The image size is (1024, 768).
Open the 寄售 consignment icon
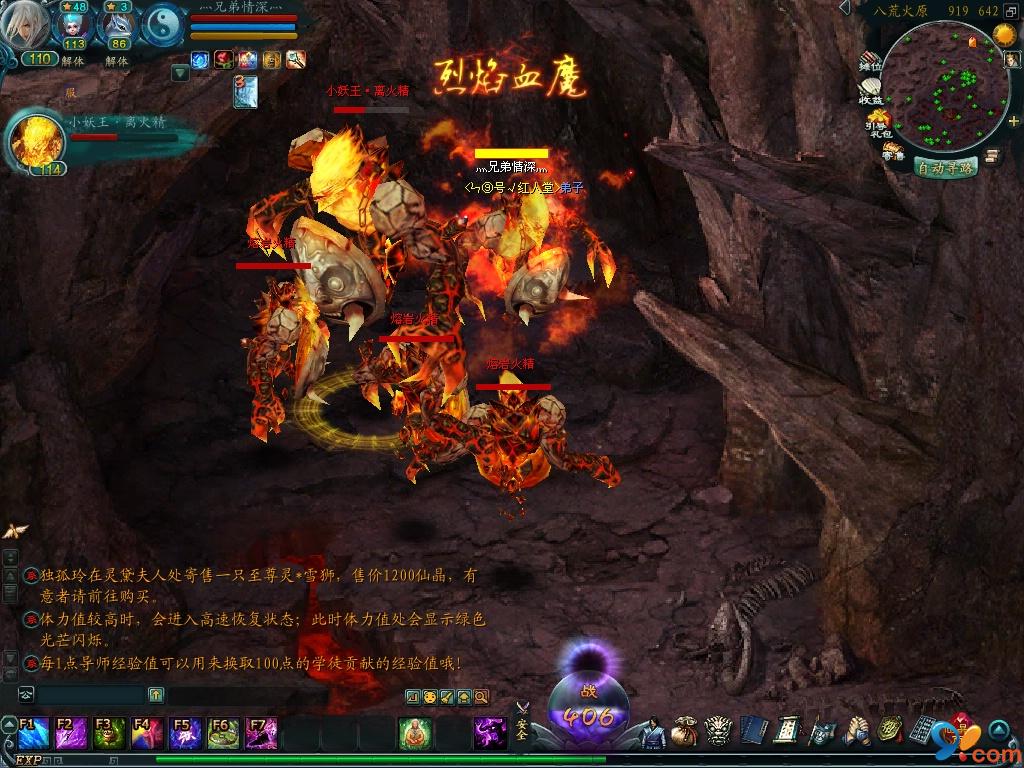click(892, 152)
